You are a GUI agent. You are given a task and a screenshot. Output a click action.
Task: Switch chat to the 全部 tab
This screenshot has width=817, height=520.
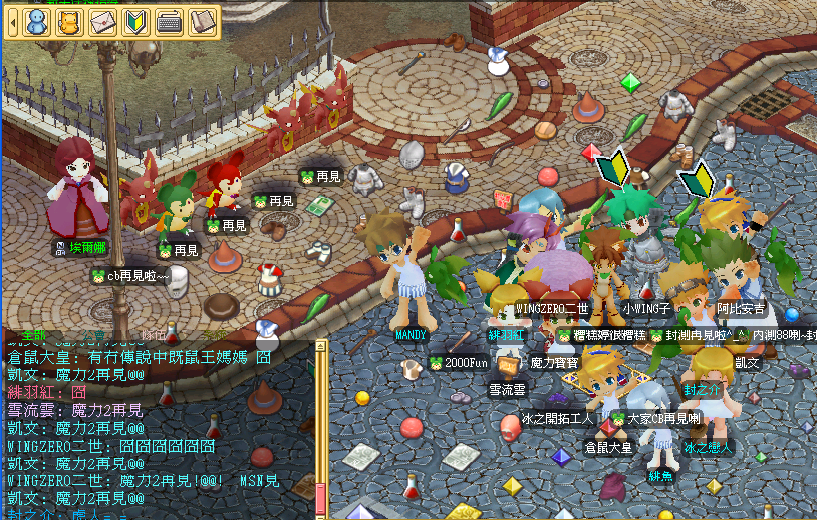[x=33, y=337]
